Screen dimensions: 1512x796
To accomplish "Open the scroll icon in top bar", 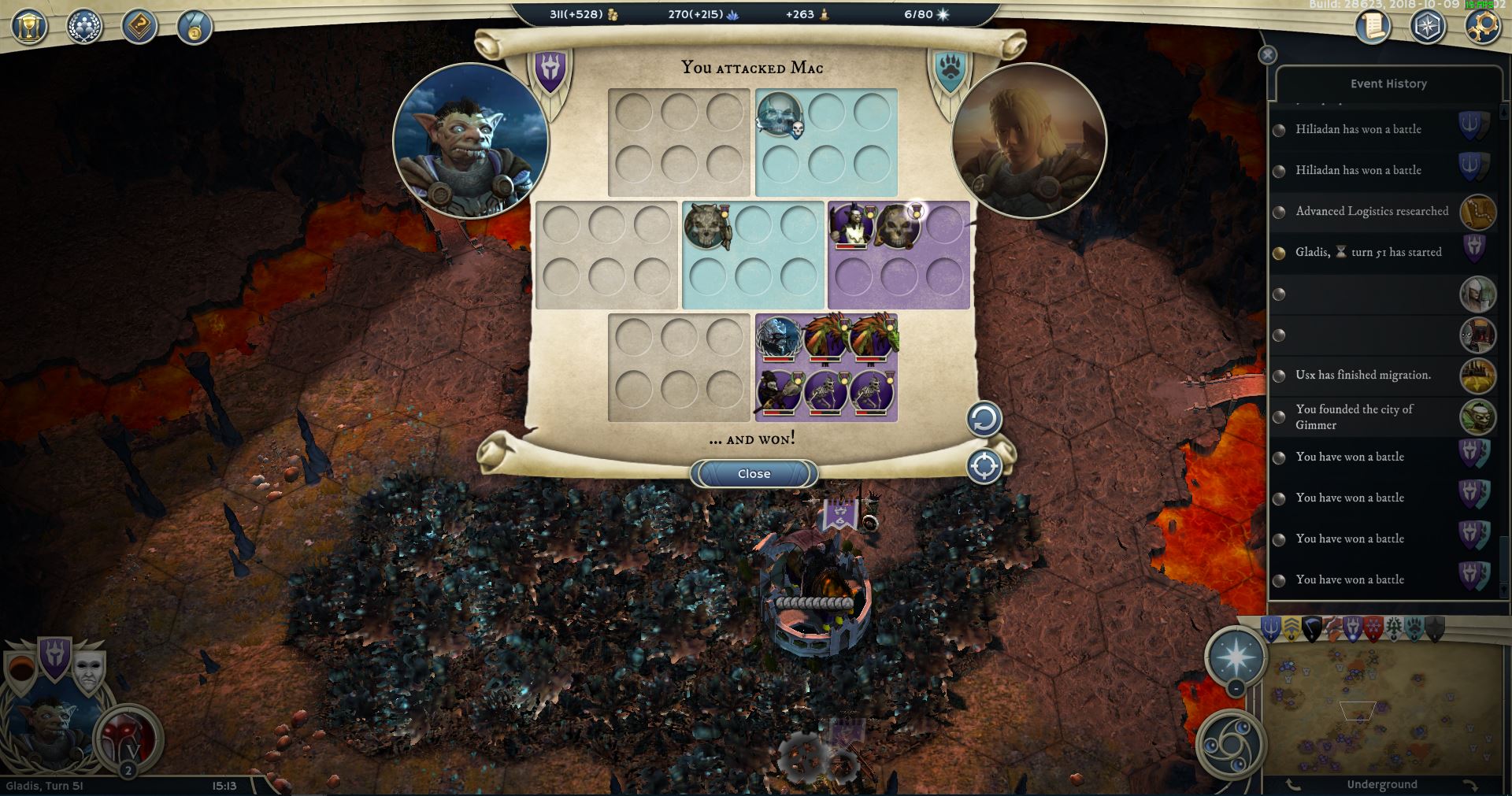I will [x=1373, y=27].
